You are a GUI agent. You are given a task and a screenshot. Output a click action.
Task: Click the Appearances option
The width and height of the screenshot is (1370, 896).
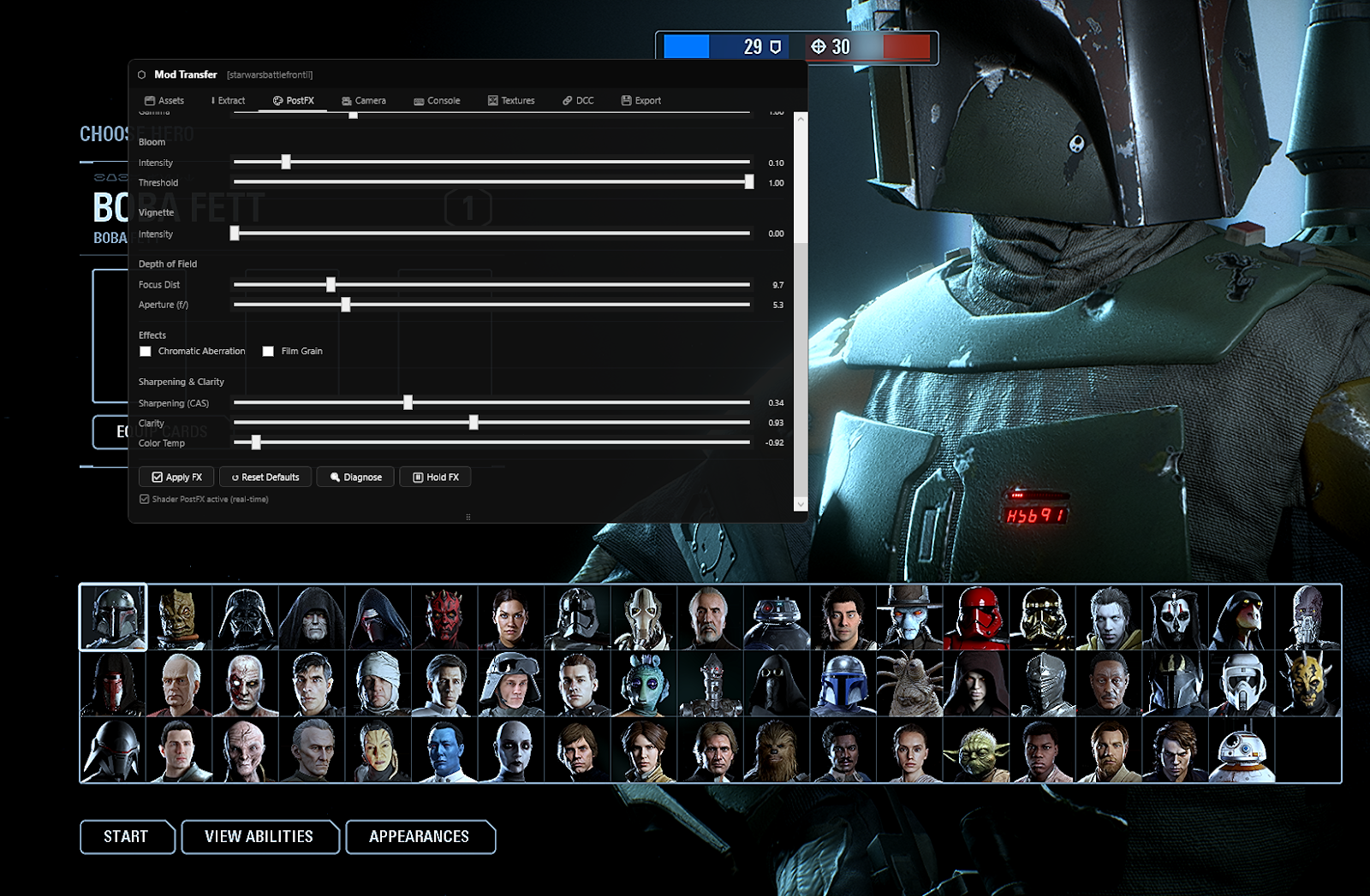tap(420, 837)
